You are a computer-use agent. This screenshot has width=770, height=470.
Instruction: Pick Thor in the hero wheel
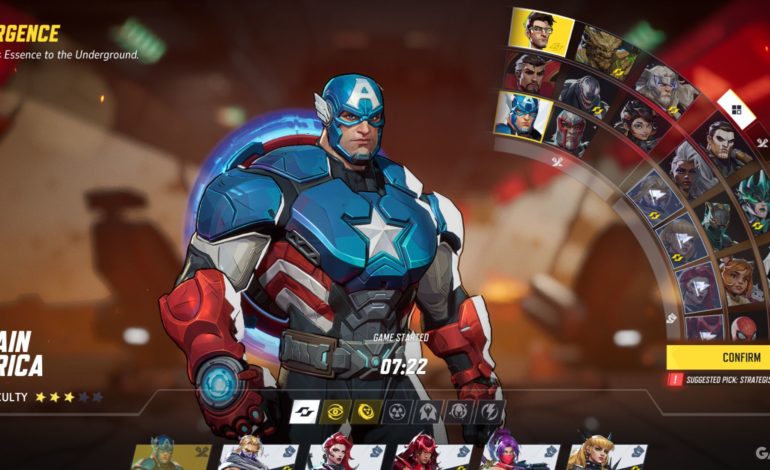tap(664, 88)
